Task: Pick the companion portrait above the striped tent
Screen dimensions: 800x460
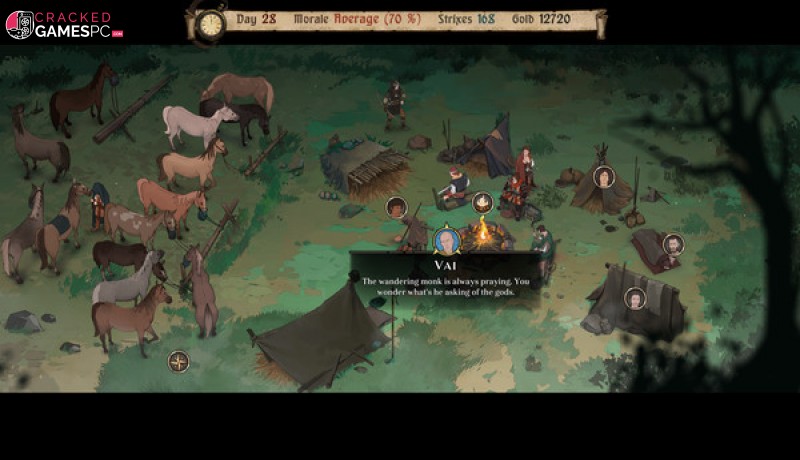Action: pyautogui.click(x=635, y=298)
